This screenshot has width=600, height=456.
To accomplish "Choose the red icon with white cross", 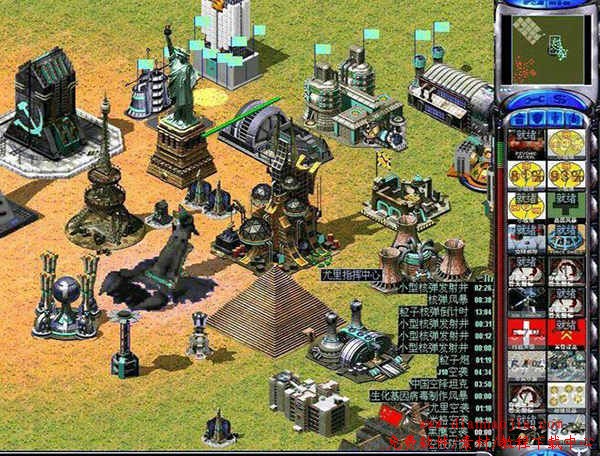I will 524,331.
